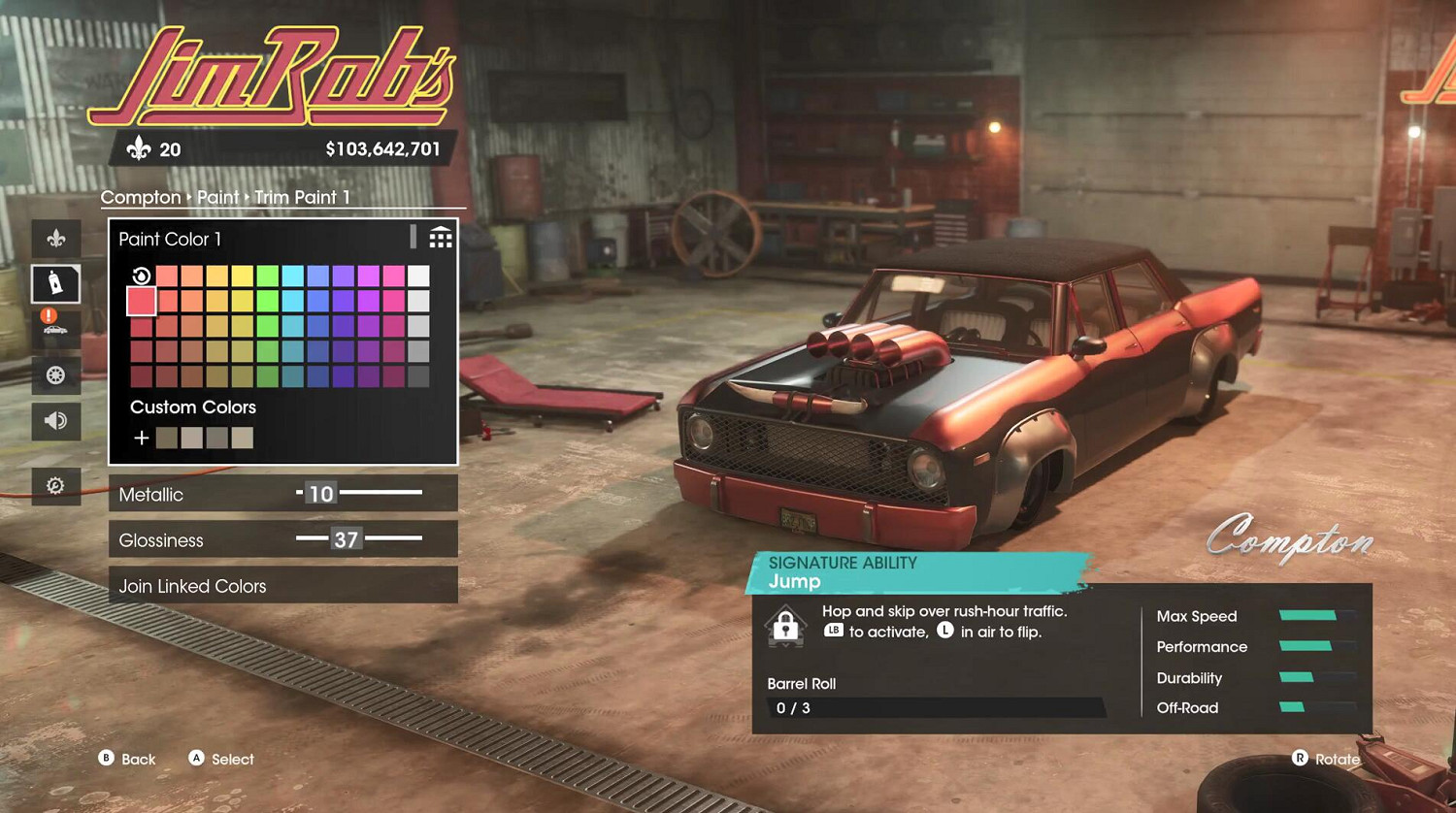The width and height of the screenshot is (1456, 813).
Task: Switch to the wheel category tab
Action: pyautogui.click(x=56, y=375)
